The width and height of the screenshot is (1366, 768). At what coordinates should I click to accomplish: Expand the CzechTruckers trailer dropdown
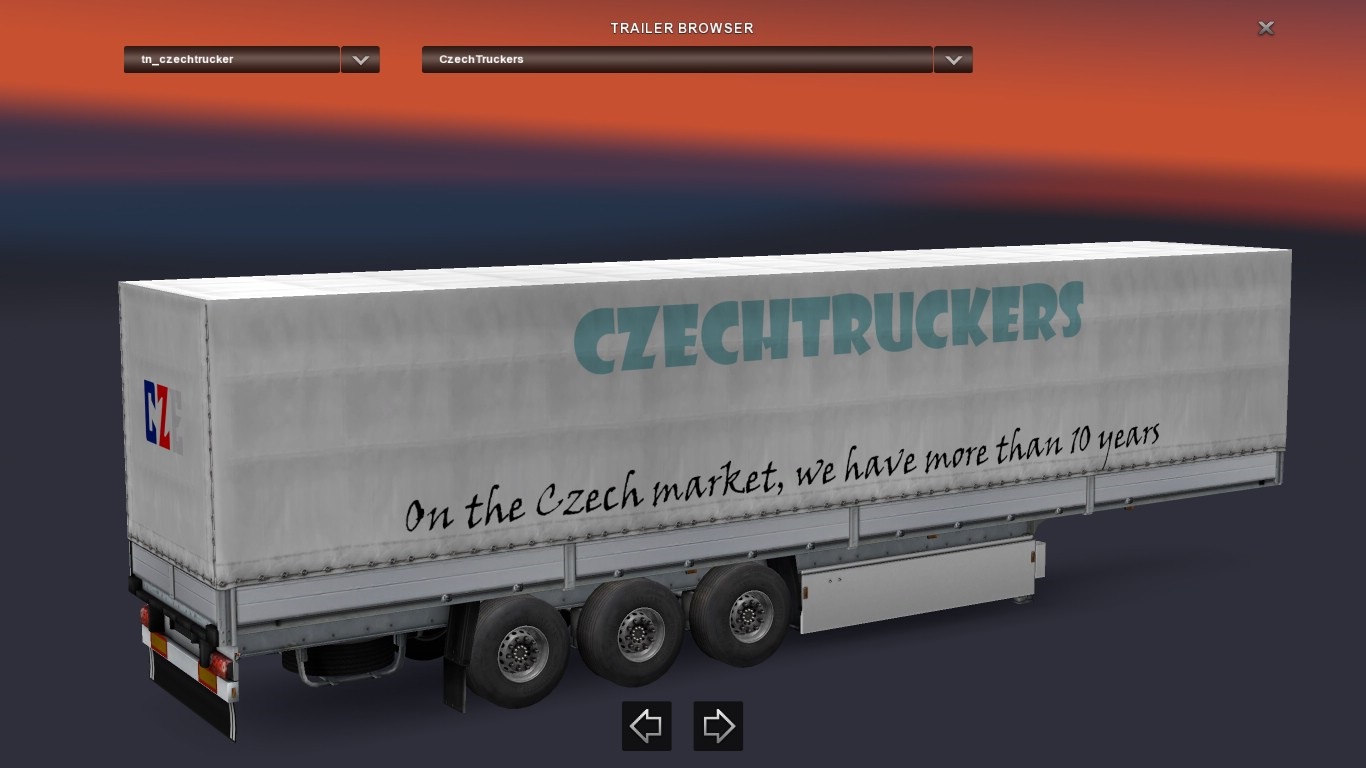click(x=953, y=60)
